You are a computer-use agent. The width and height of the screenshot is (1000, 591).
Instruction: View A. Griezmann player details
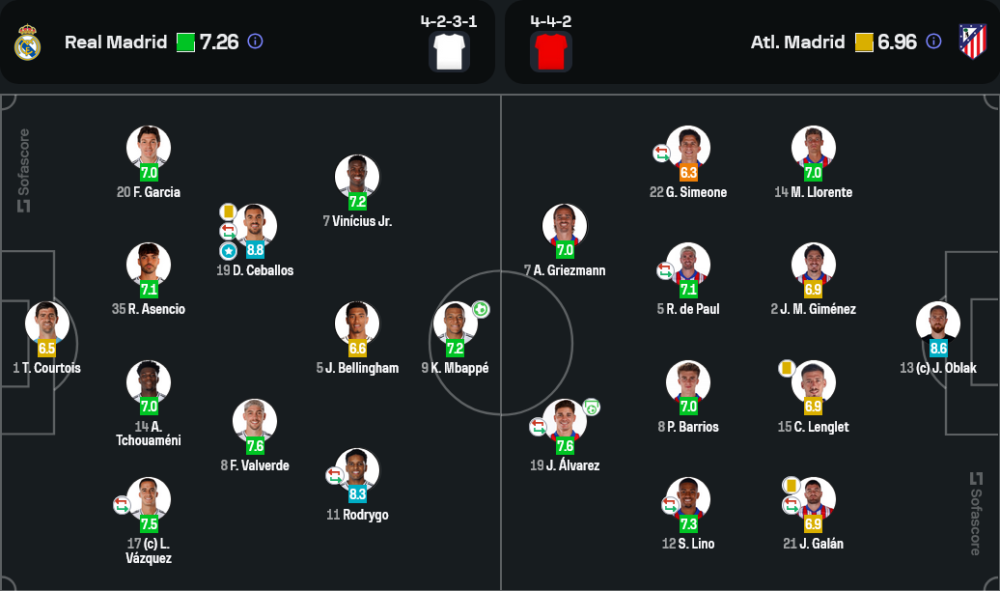point(564,226)
